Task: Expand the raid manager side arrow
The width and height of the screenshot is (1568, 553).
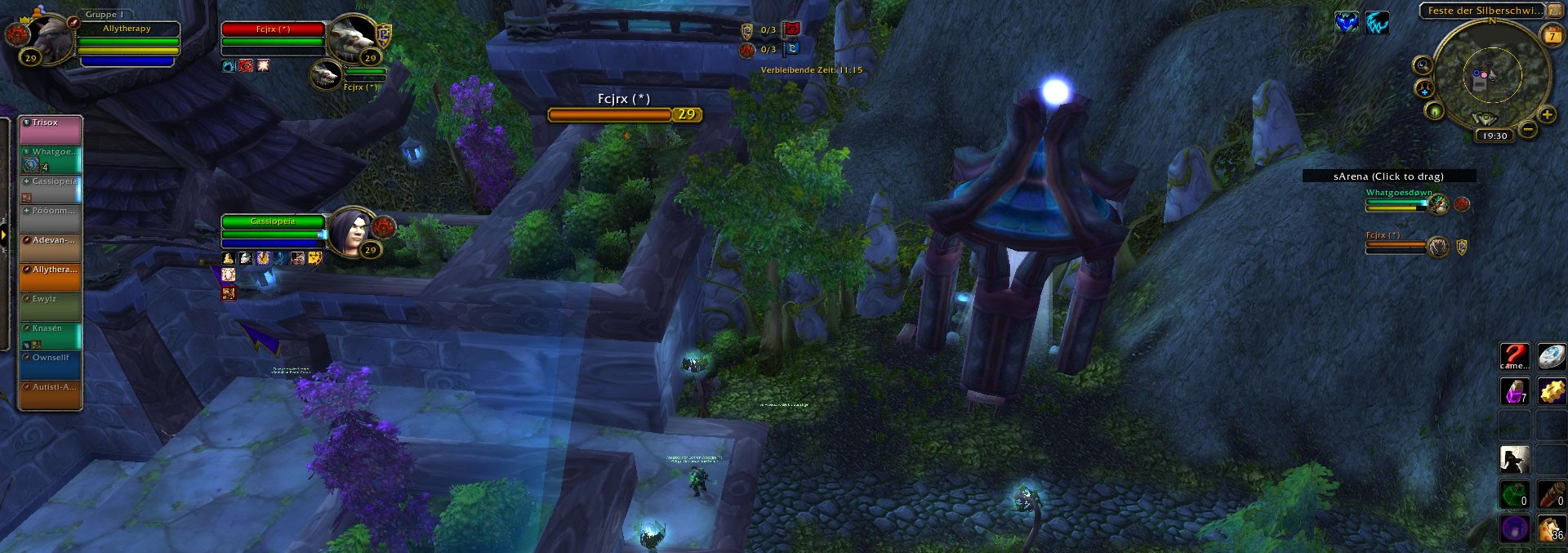Action: tap(4, 235)
